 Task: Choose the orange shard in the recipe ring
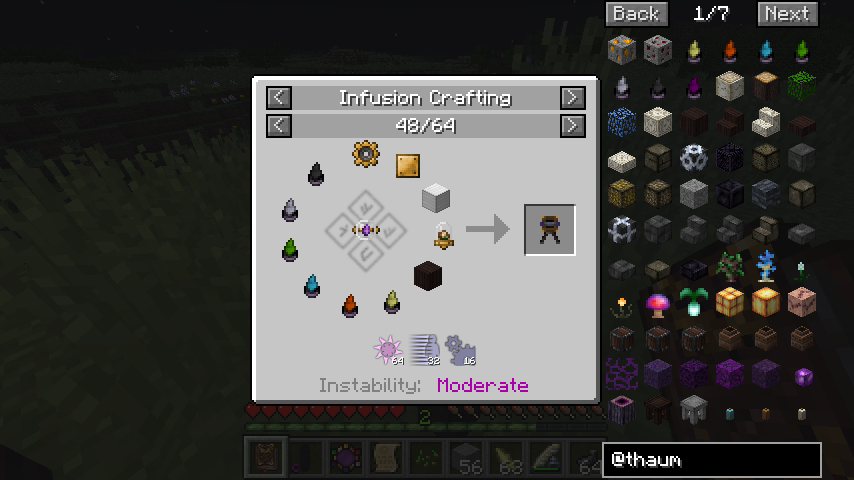pyautogui.click(x=350, y=305)
